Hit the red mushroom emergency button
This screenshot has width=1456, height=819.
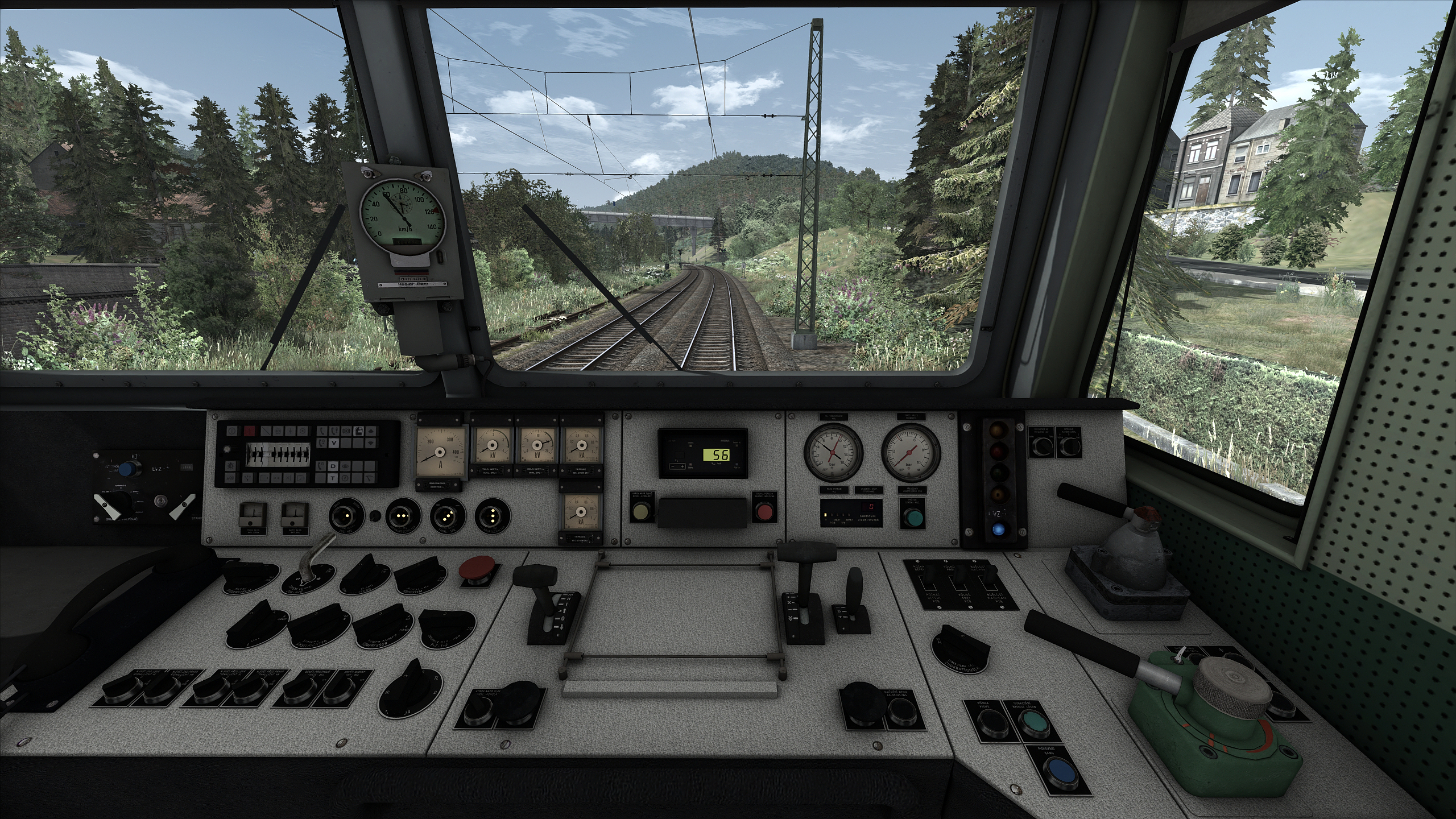478,568
